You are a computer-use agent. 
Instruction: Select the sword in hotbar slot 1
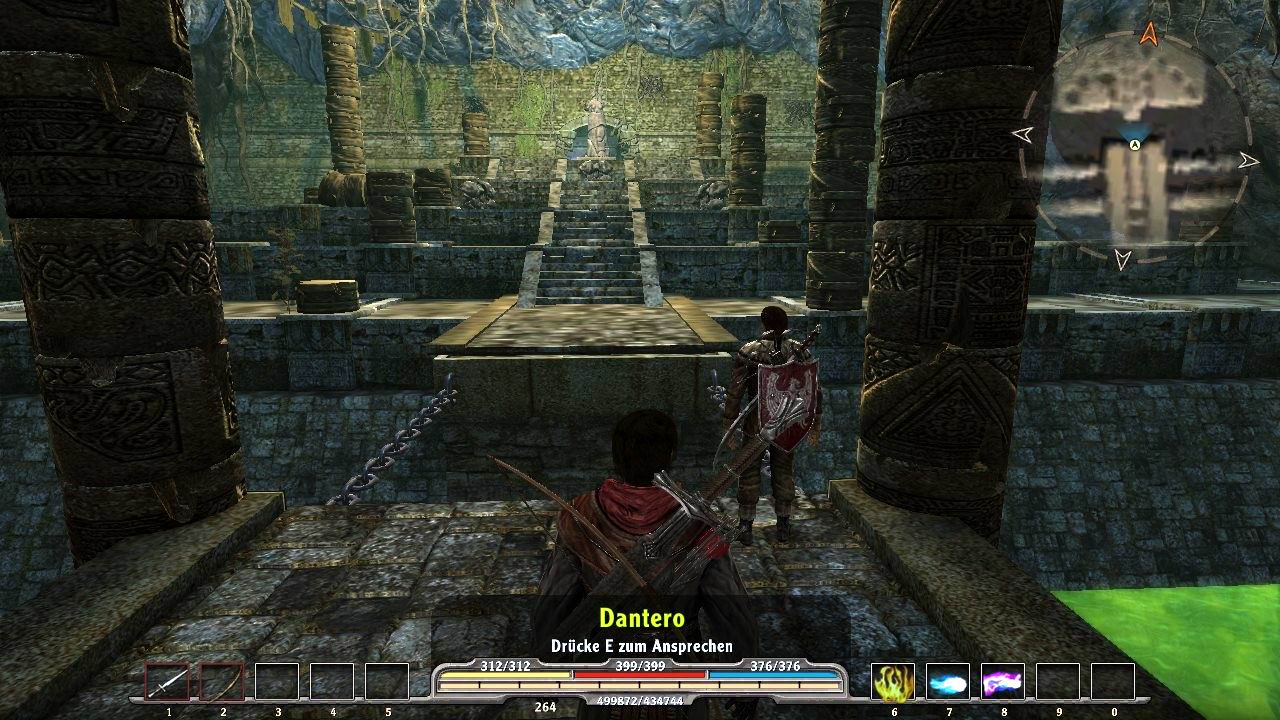168,680
